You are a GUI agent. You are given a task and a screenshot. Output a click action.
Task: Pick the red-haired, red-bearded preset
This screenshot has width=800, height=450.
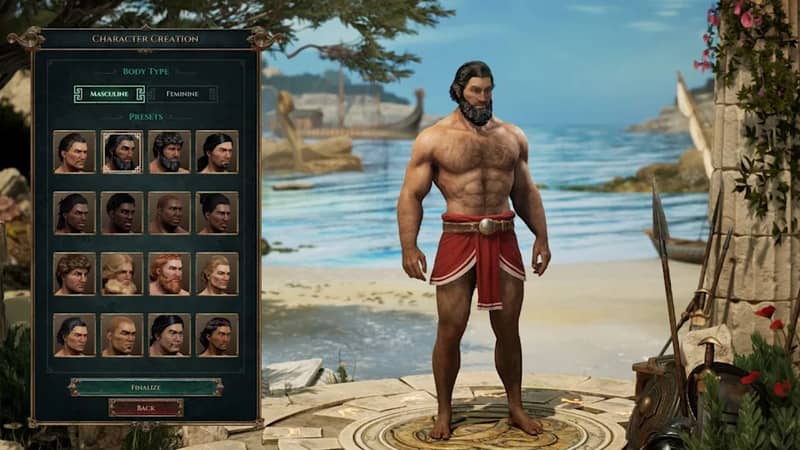[169, 274]
